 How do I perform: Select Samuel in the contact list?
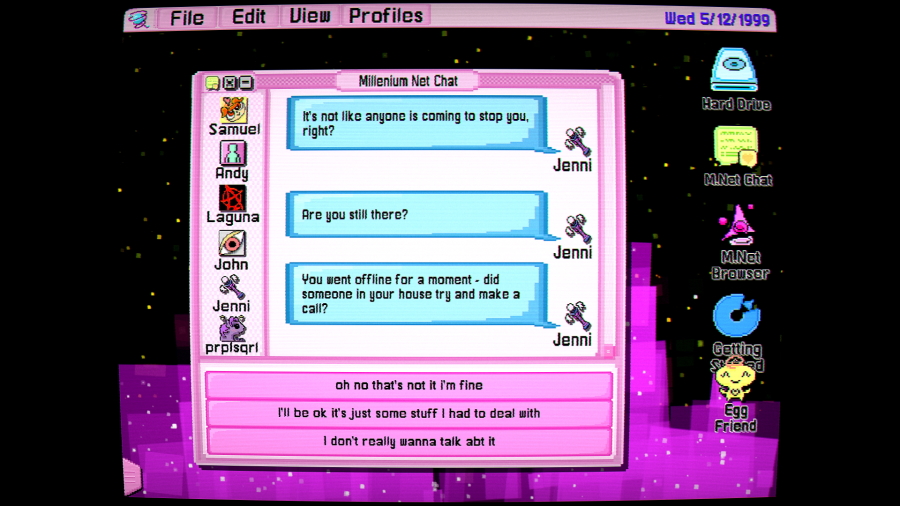pos(233,117)
